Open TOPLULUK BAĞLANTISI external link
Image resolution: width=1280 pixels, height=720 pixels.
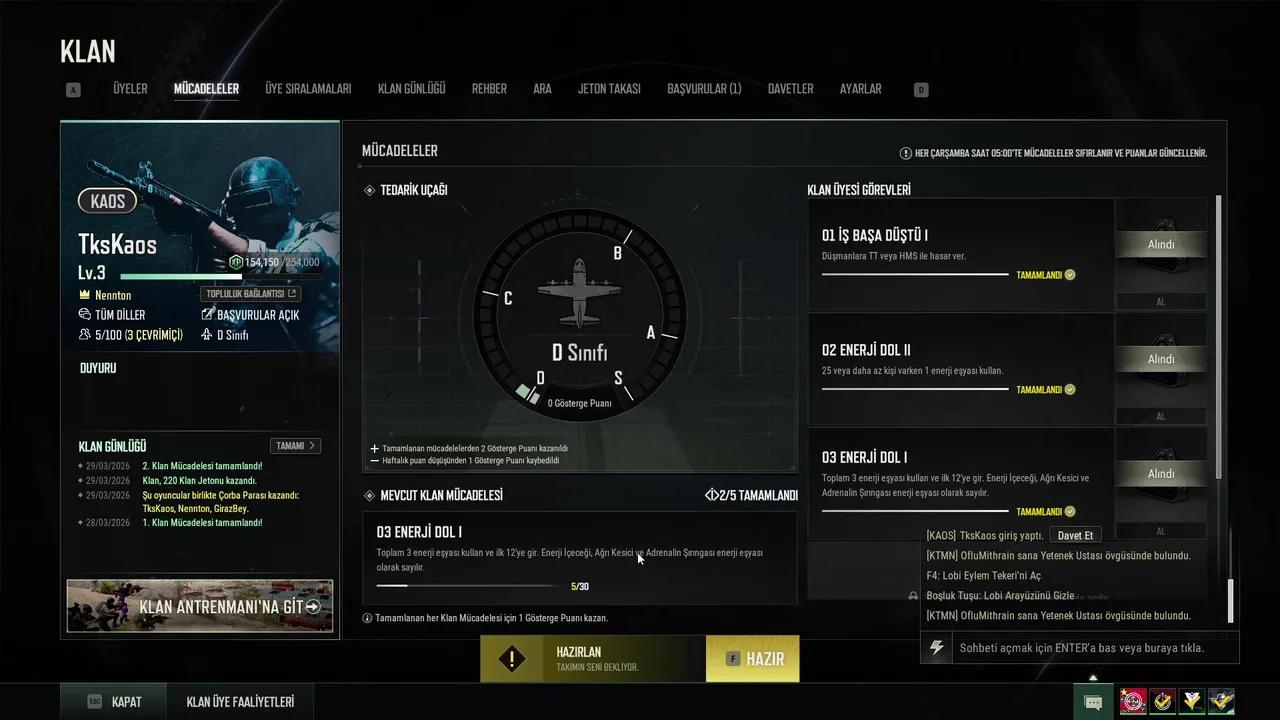pyautogui.click(x=250, y=294)
